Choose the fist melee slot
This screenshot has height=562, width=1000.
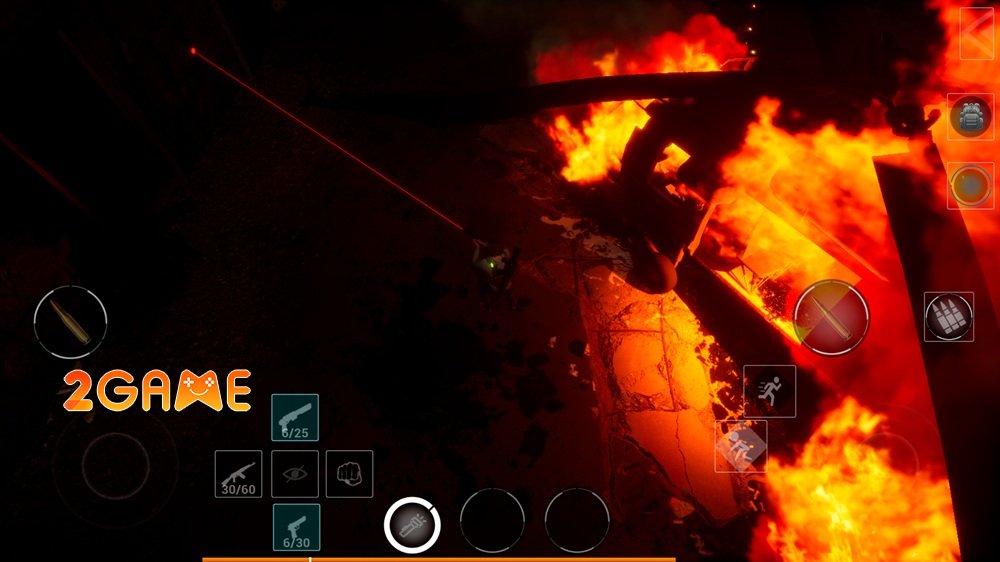click(x=349, y=474)
